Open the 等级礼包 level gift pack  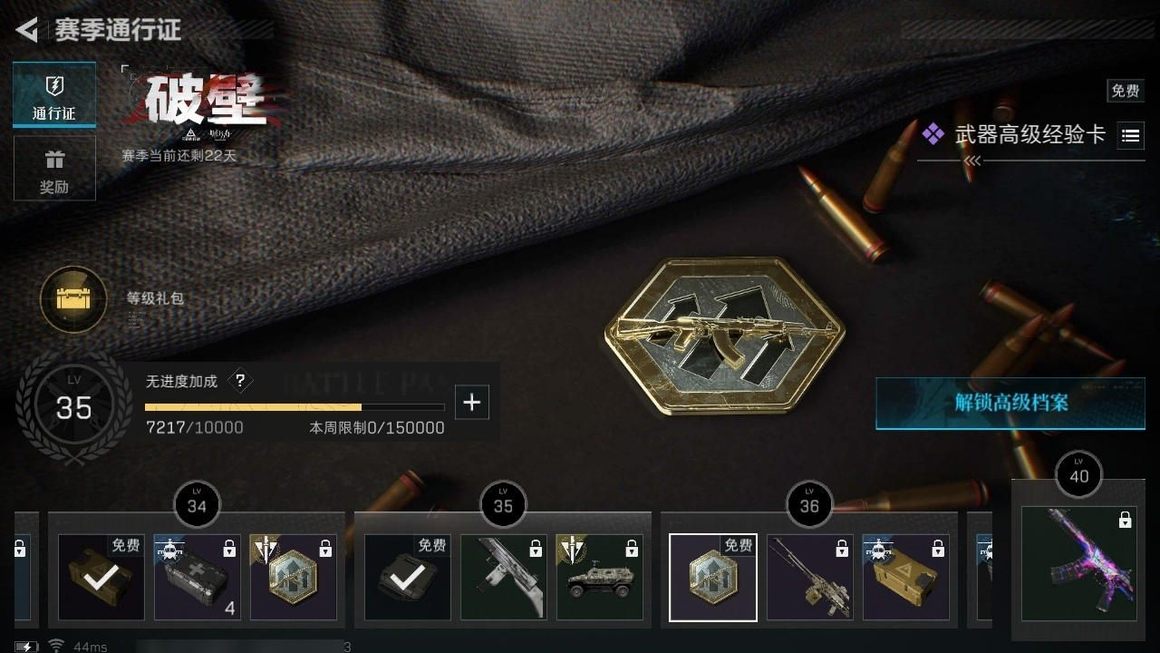[73, 298]
